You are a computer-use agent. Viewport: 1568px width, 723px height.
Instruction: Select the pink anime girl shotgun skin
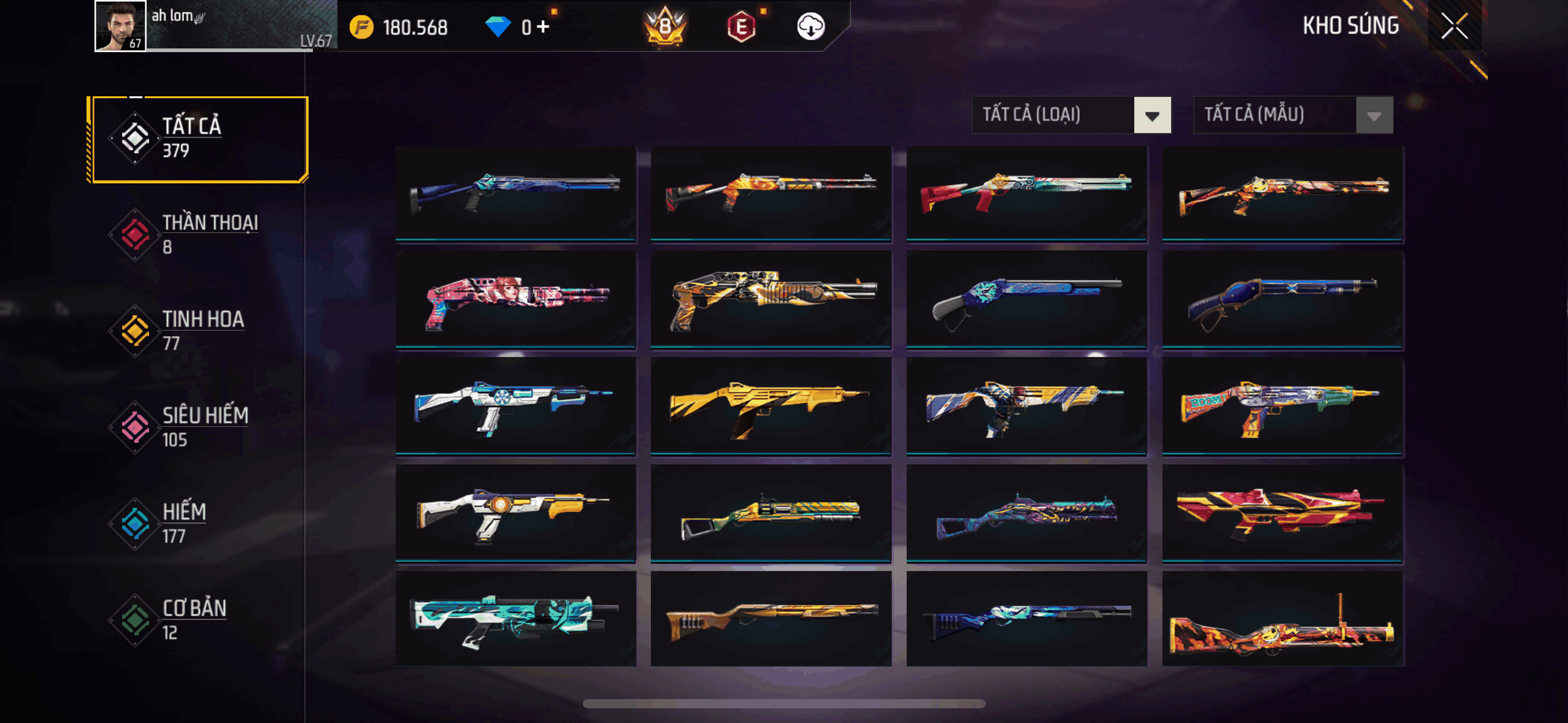[x=515, y=299]
